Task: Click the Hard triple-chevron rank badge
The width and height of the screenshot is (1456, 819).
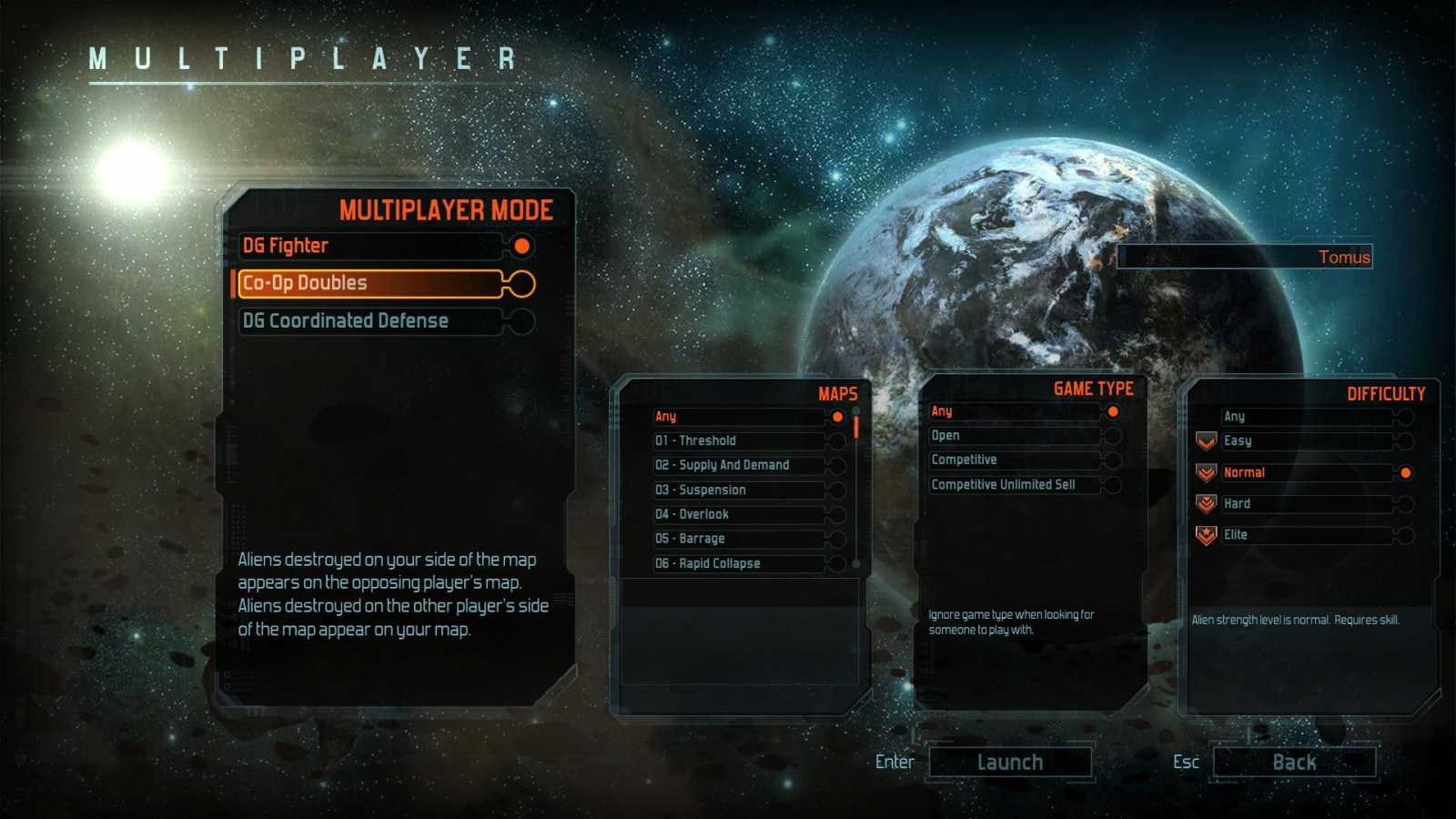Action: [1206, 504]
